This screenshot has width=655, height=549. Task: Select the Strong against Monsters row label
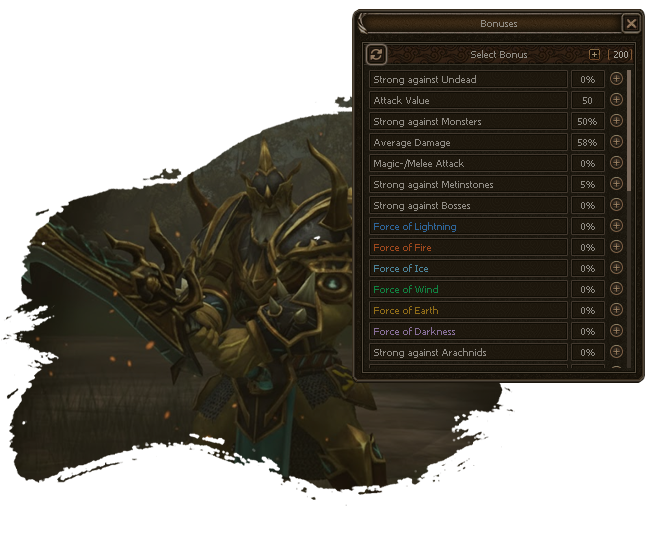[467, 121]
